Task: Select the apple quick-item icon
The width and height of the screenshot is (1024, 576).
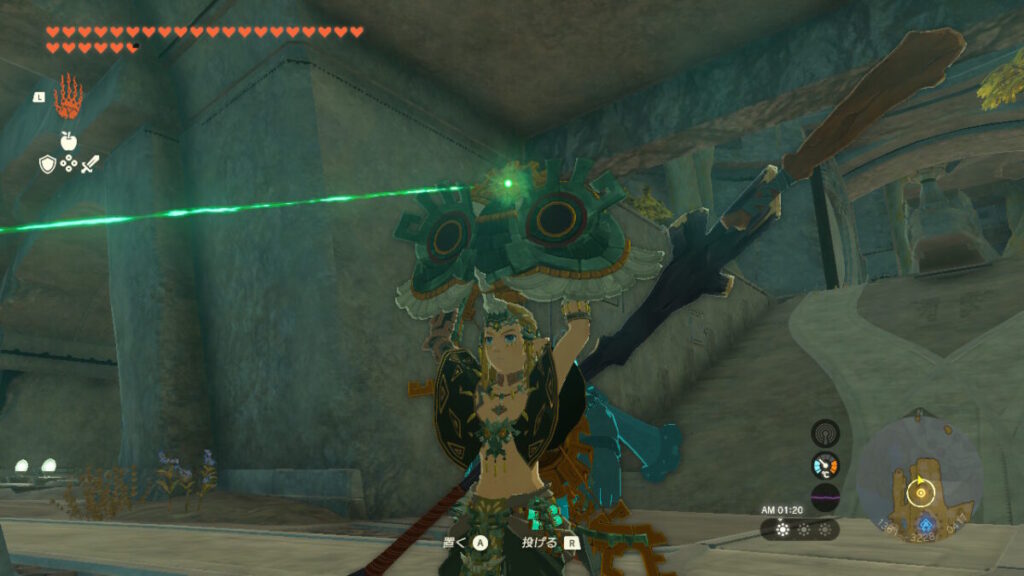Action: [68, 141]
